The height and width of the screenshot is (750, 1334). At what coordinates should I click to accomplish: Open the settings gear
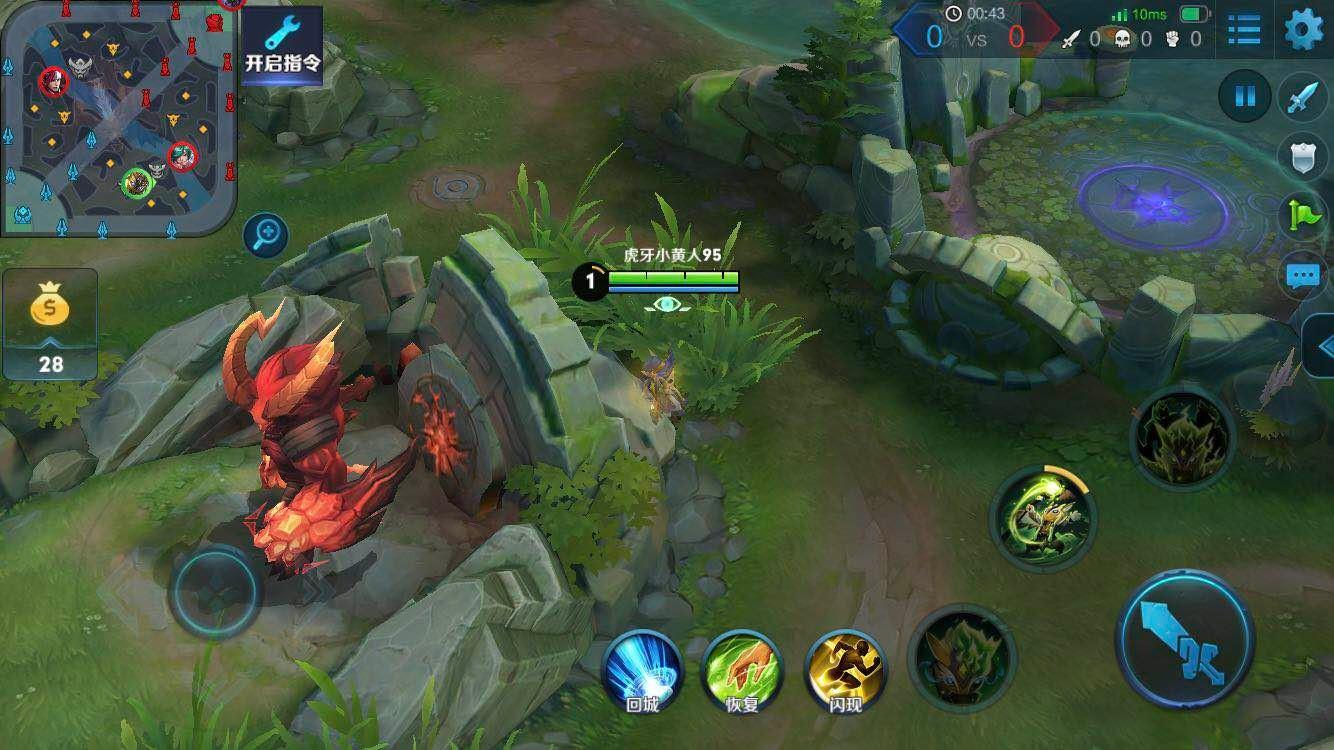pyautogui.click(x=1303, y=30)
